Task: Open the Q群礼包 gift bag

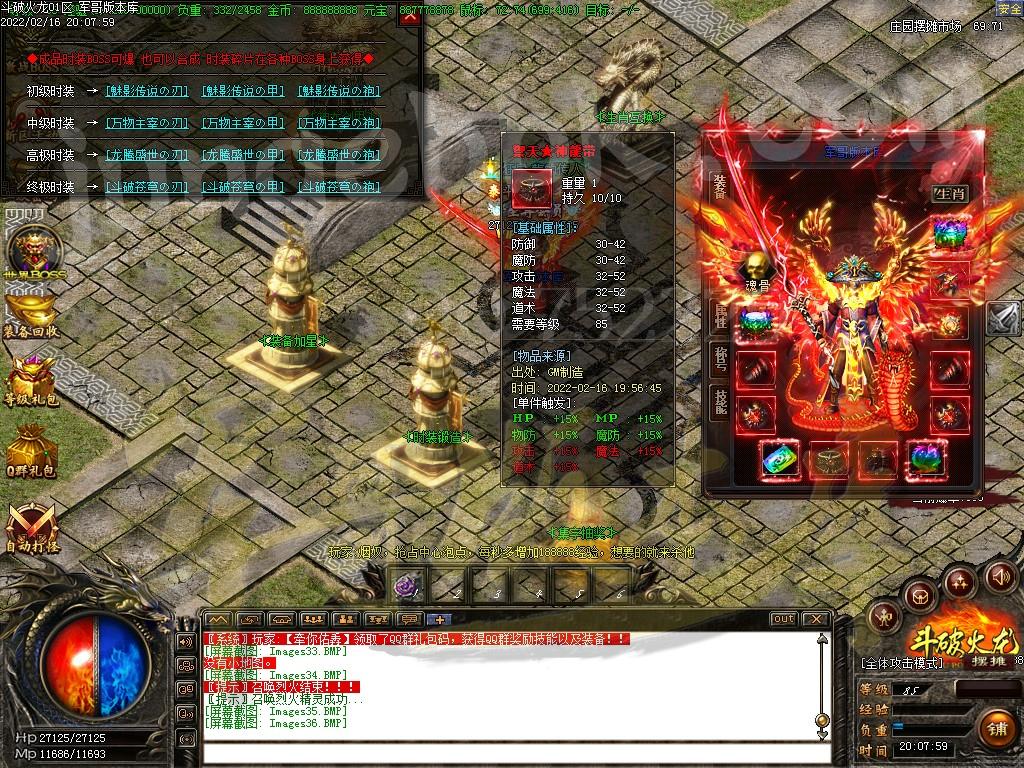Action: 30,450
